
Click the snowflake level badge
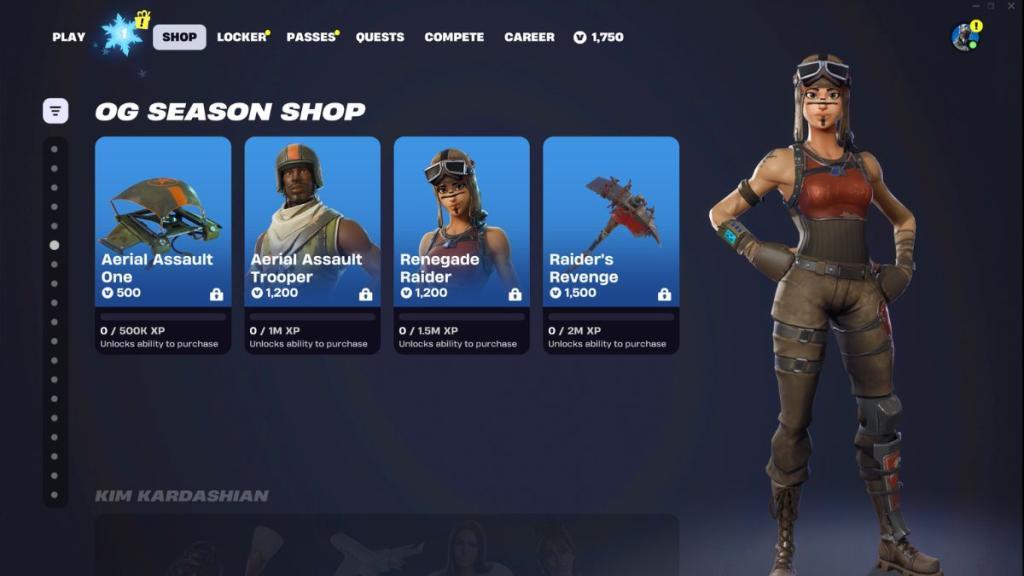[124, 35]
